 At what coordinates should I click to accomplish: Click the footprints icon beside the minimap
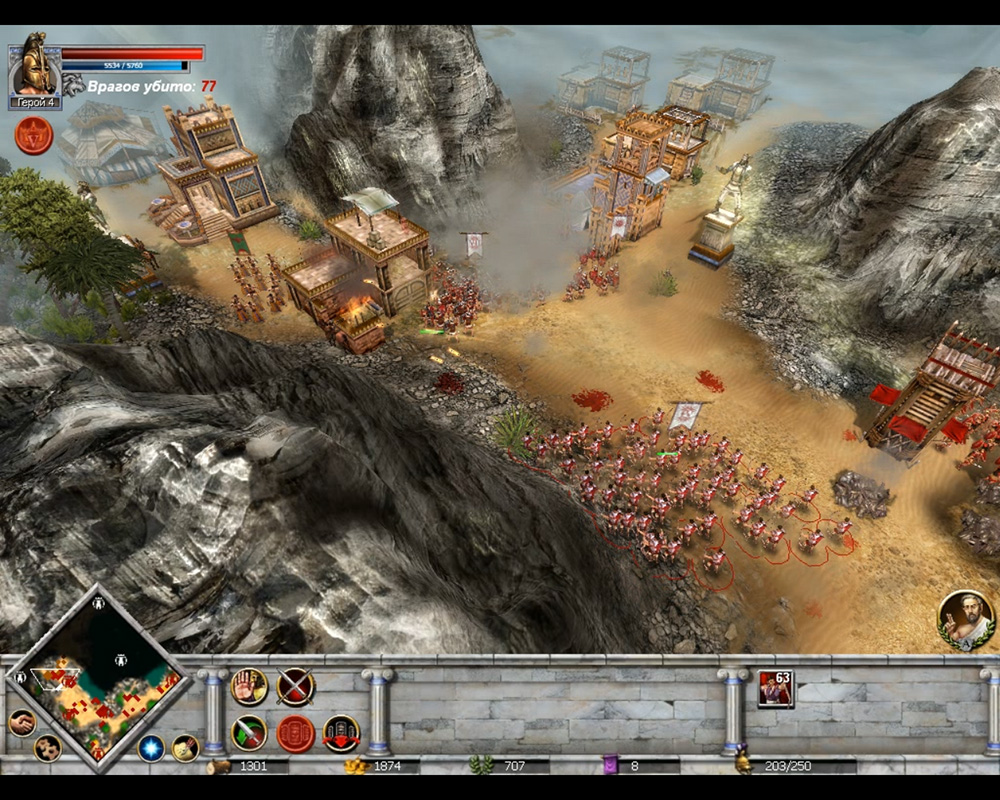pyautogui.click(x=46, y=748)
